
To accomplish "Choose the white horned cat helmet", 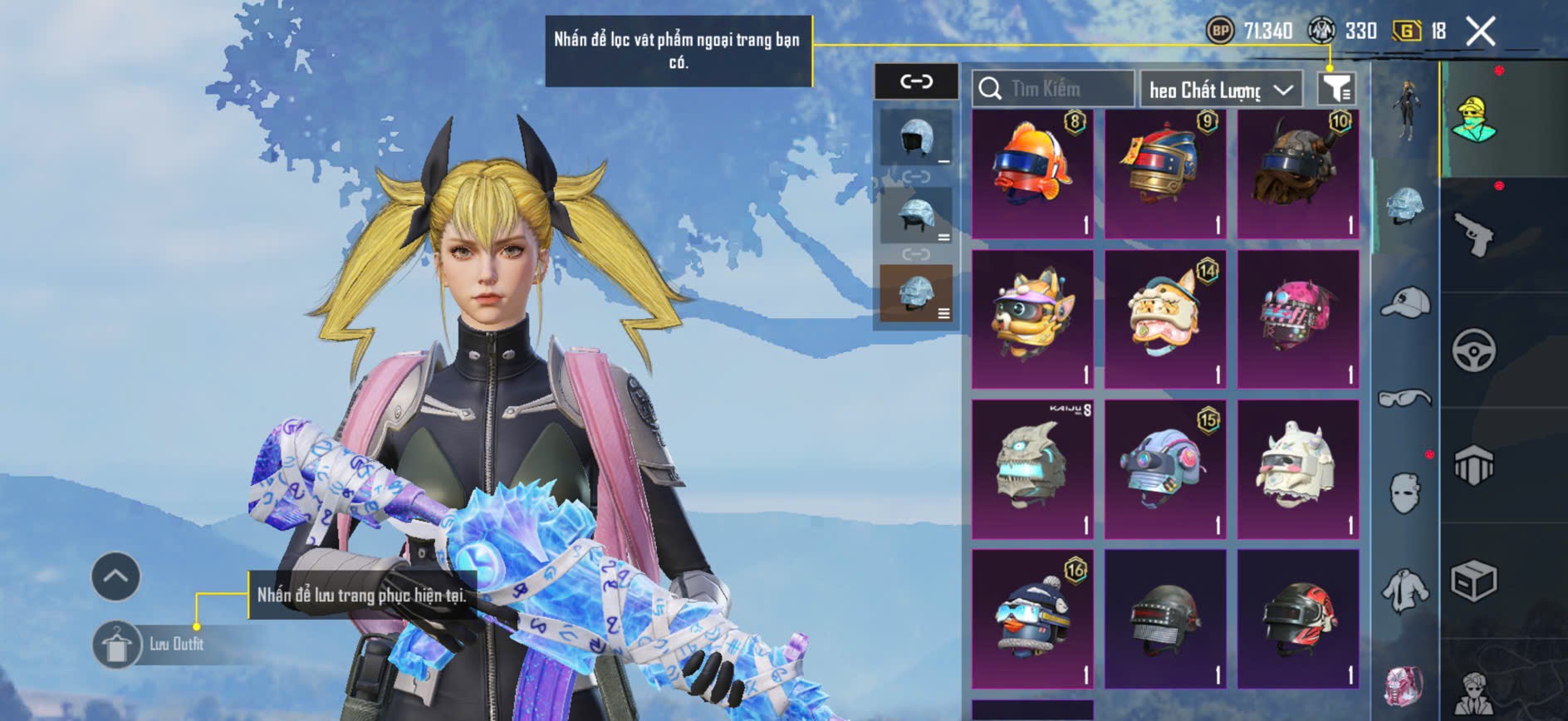I will (x=1297, y=468).
